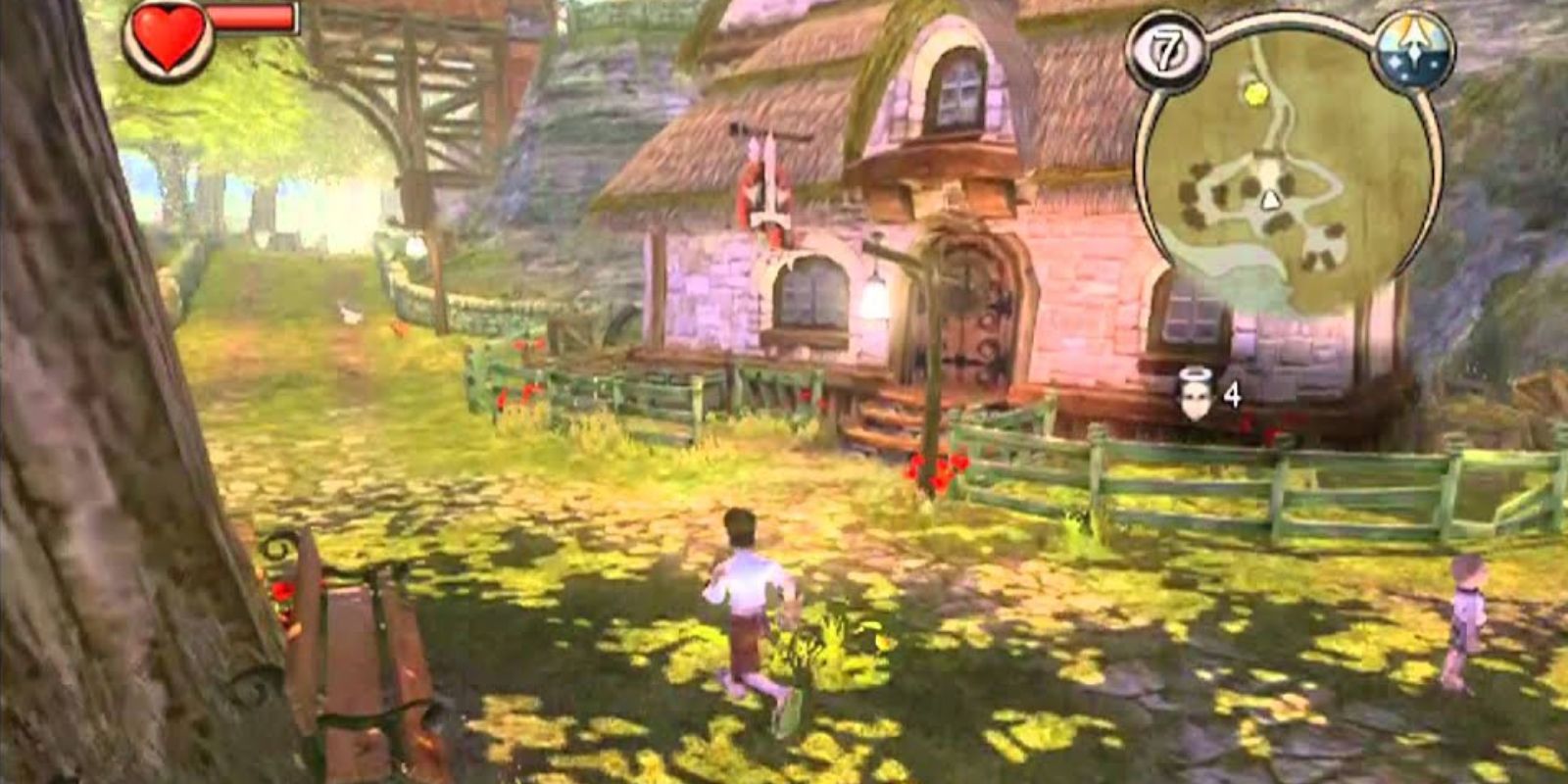Select the player arrow on the minimap

[x=1268, y=202]
